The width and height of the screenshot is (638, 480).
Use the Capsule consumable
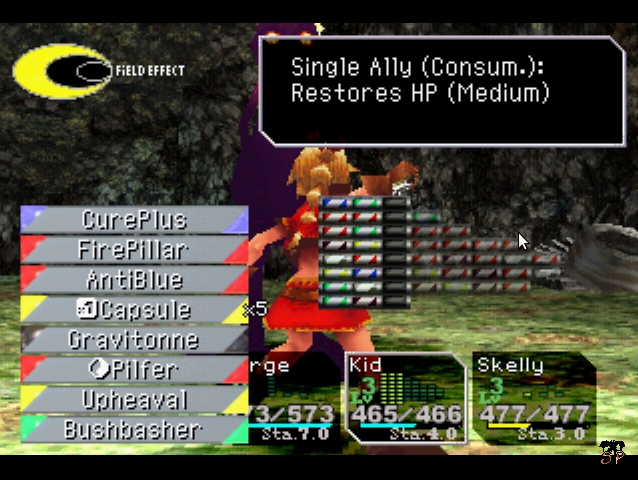coord(134,309)
